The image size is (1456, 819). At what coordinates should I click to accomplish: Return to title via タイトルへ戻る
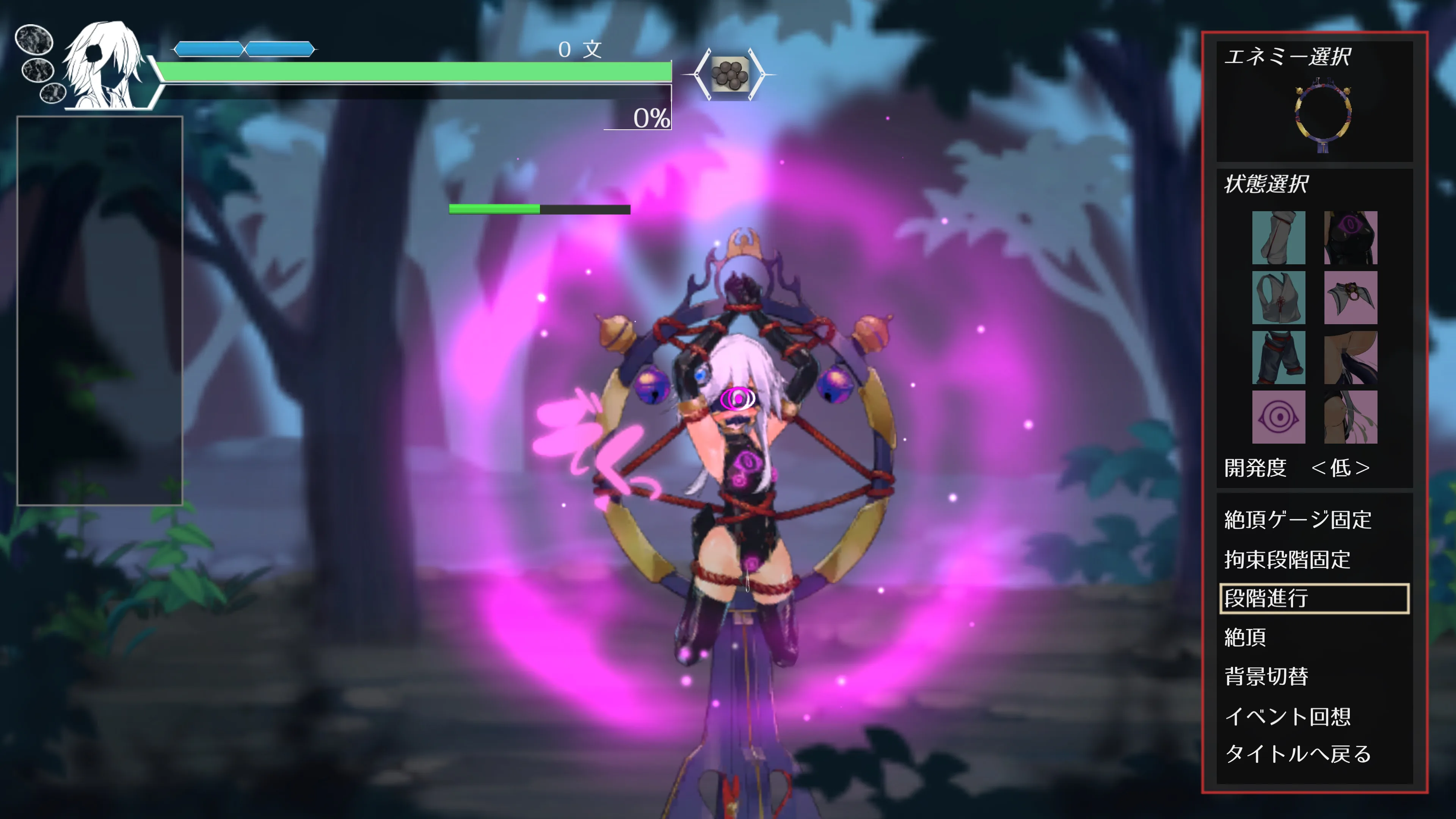point(1298,754)
